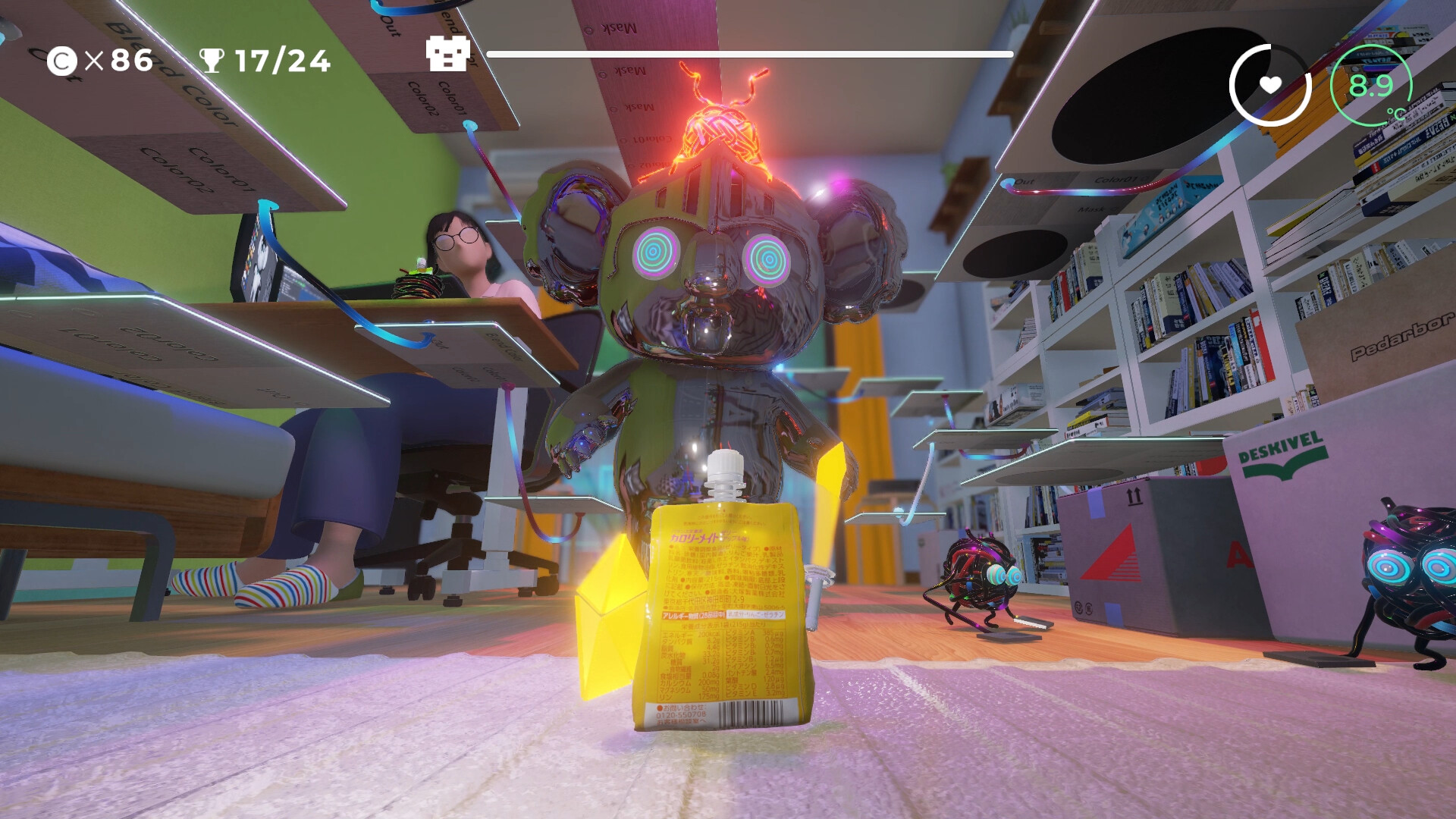
Task: Click the heart indicator in the circular gauge
Action: [1272, 84]
